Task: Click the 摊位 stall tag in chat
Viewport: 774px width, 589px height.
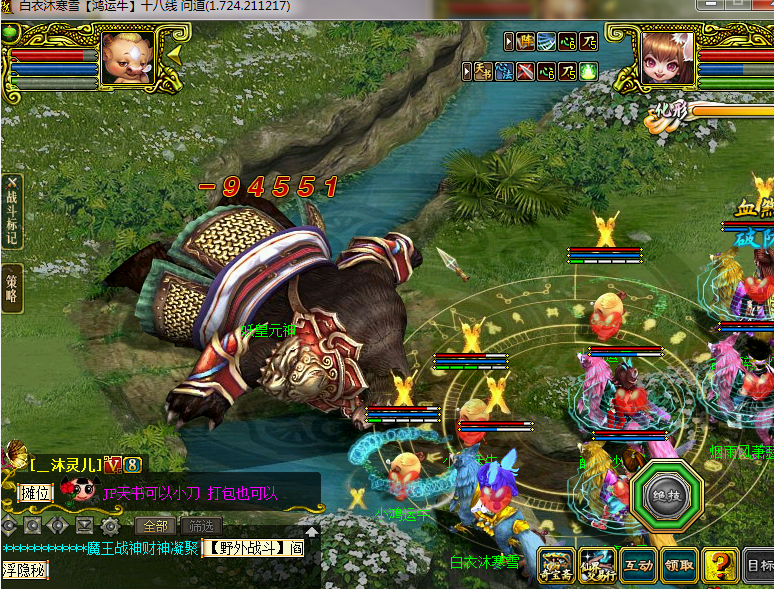Action: [x=34, y=492]
